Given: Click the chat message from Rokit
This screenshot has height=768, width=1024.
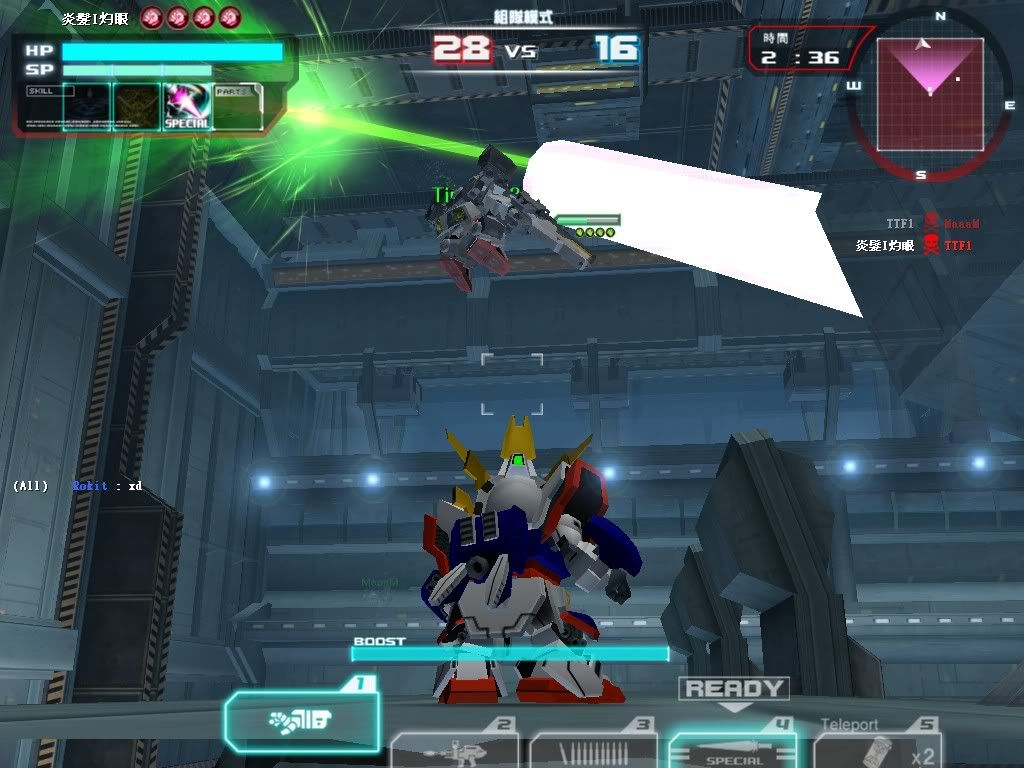Looking at the screenshot, I should pyautogui.click(x=107, y=486).
